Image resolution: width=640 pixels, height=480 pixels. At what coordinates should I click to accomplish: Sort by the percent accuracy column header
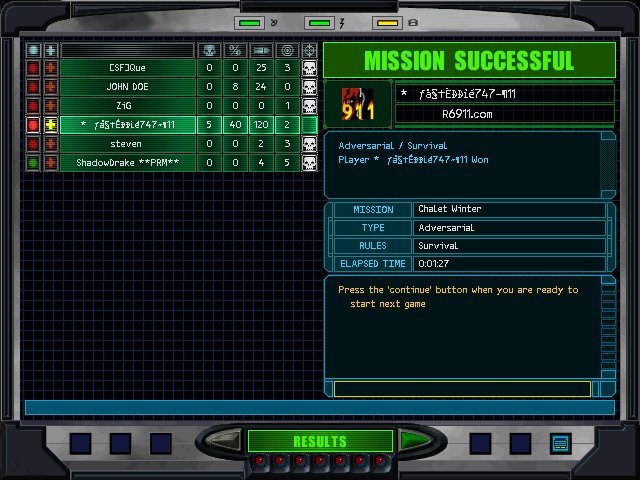coord(235,50)
